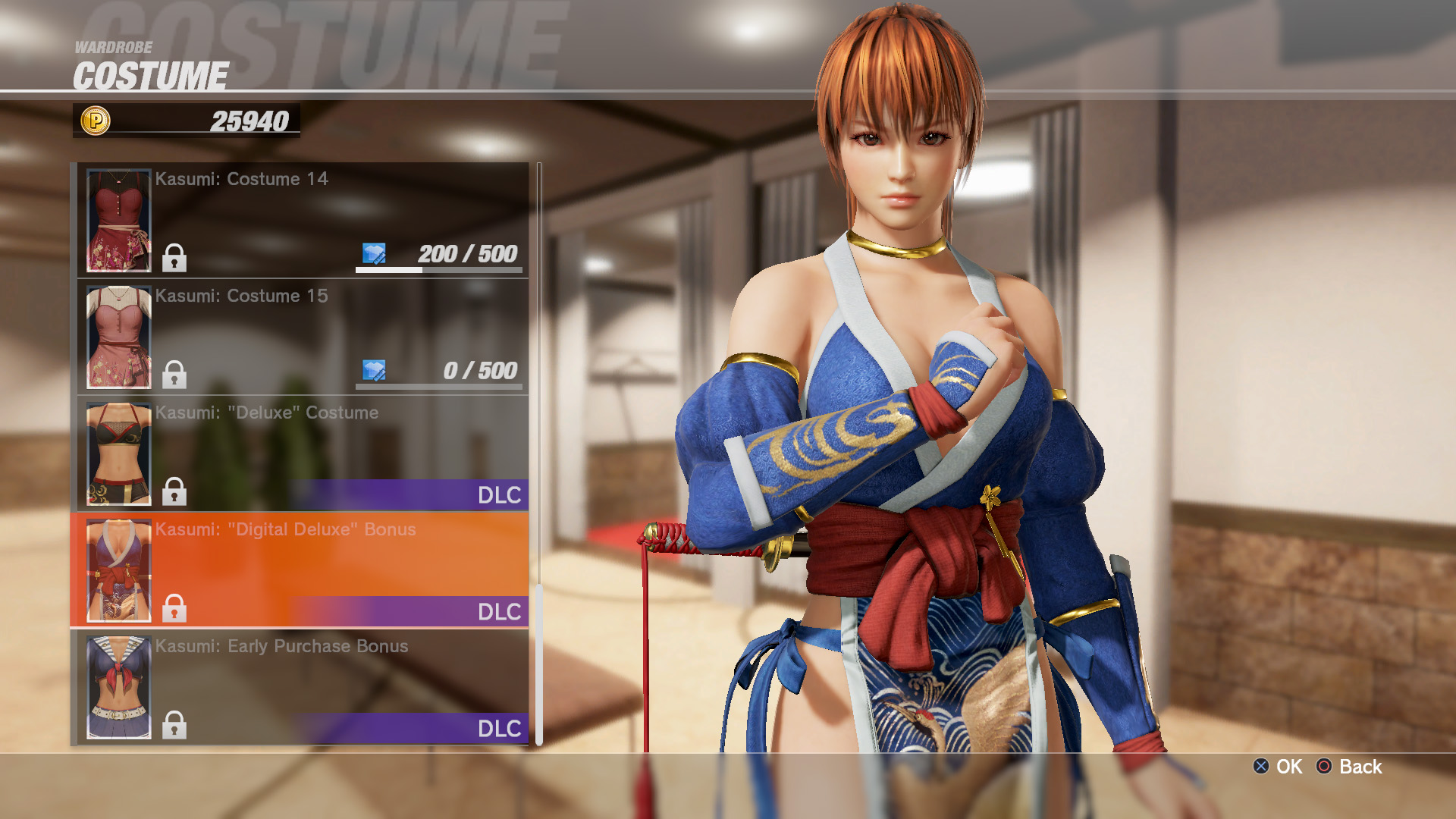This screenshot has height=819, width=1456.
Task: Select Kasumi: Costume 14 row
Action: (302, 220)
